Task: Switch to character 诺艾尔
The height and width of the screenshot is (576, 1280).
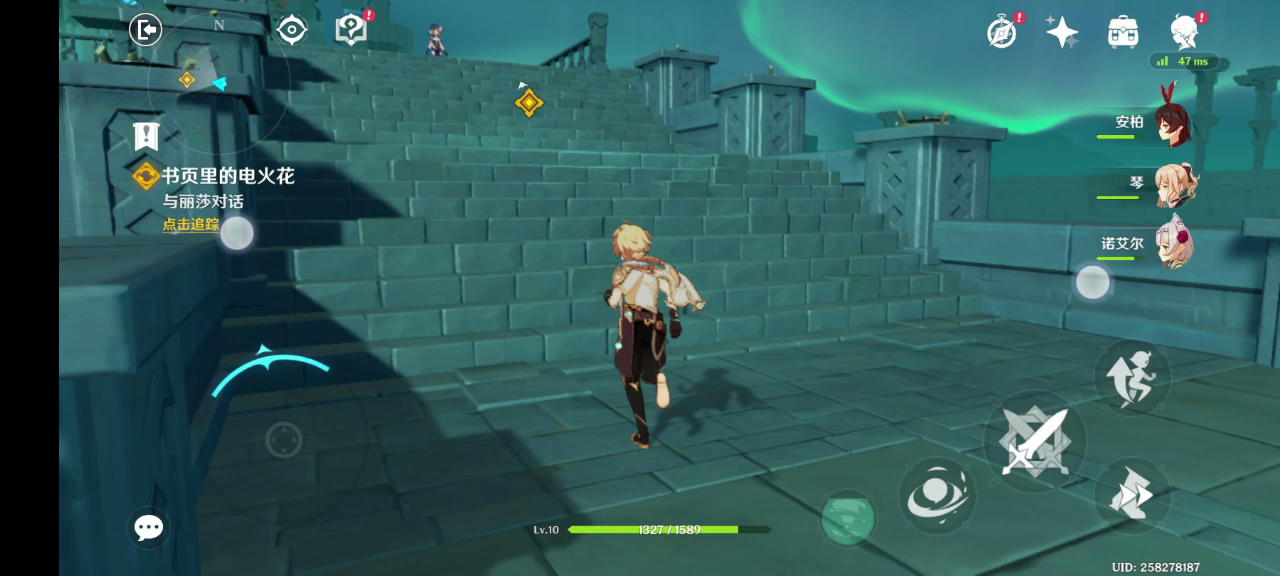Action: [1172, 244]
